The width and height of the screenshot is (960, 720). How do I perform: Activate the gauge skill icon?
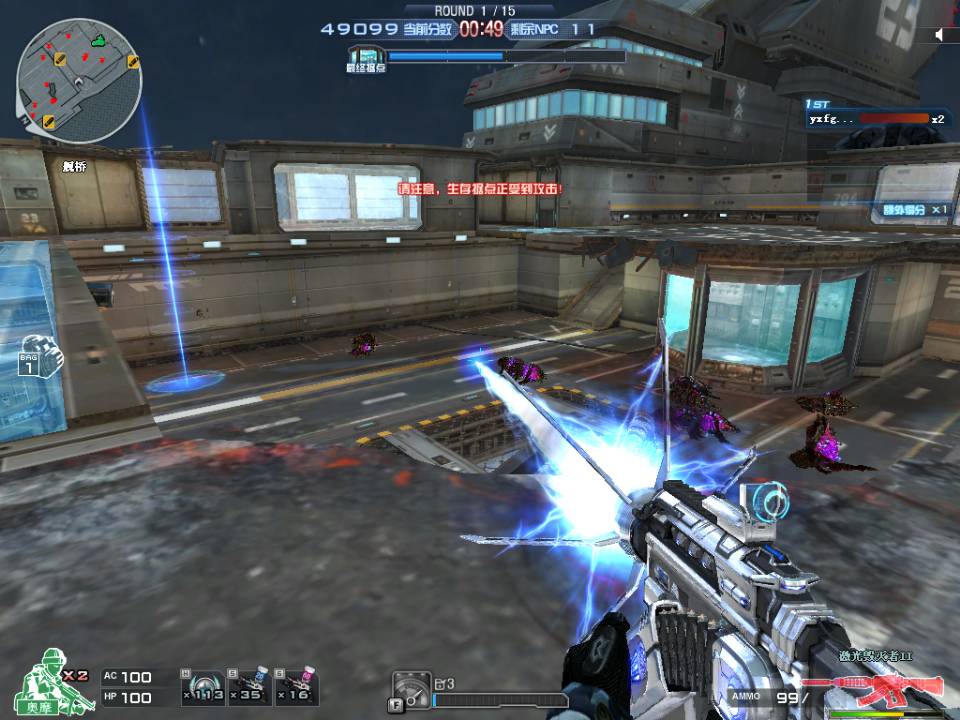tap(410, 689)
